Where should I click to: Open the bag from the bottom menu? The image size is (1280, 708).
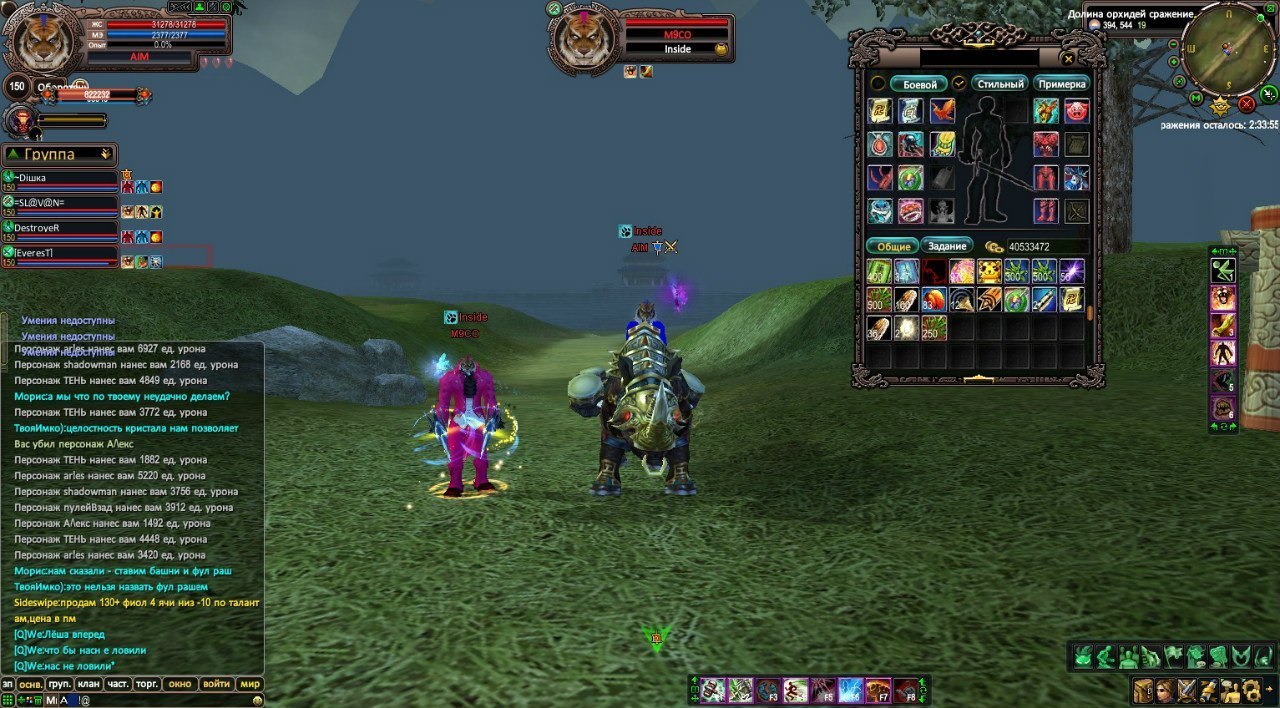[x=1144, y=690]
